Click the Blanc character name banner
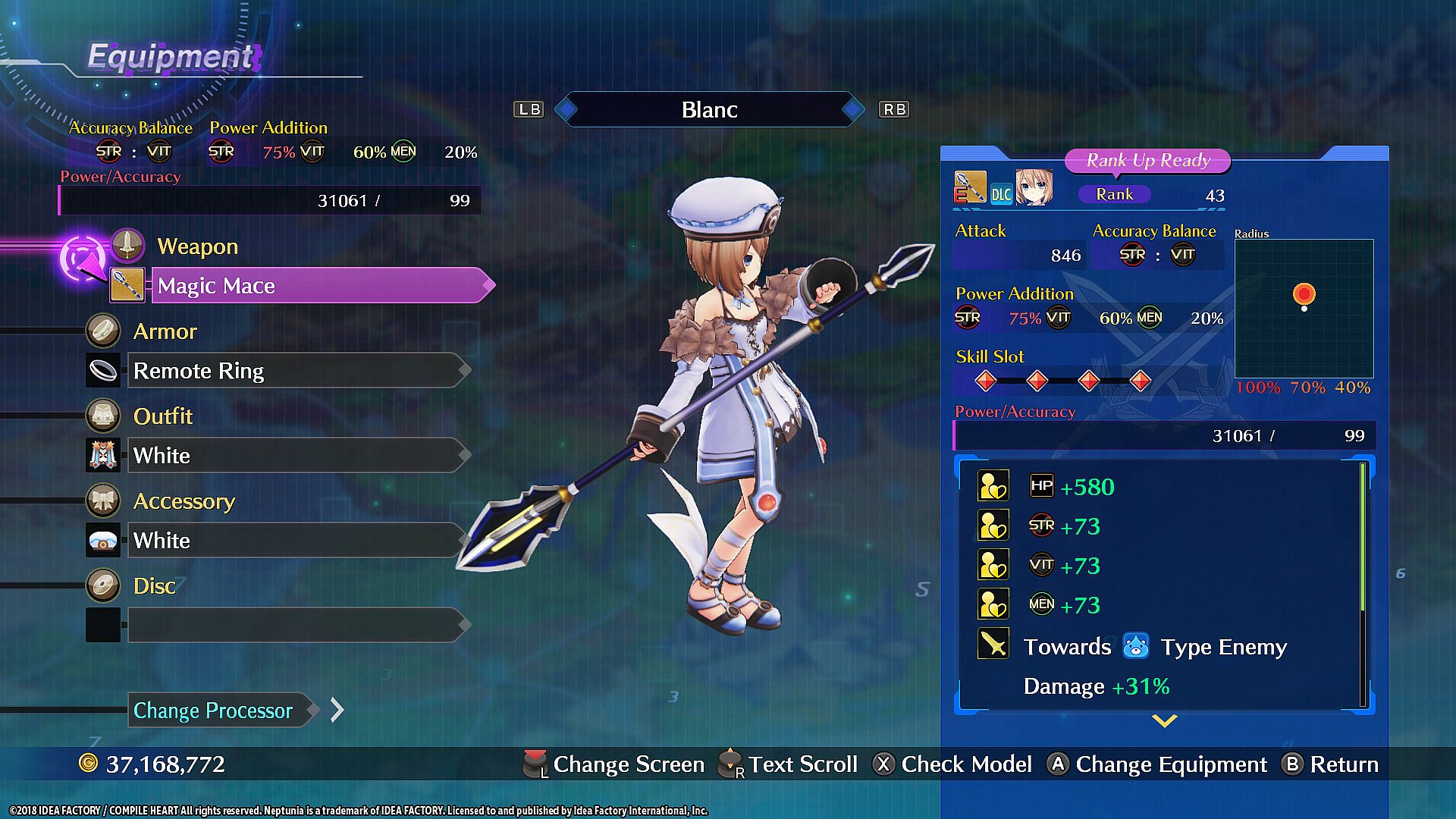Screen dimensions: 1456x819 (x=709, y=110)
